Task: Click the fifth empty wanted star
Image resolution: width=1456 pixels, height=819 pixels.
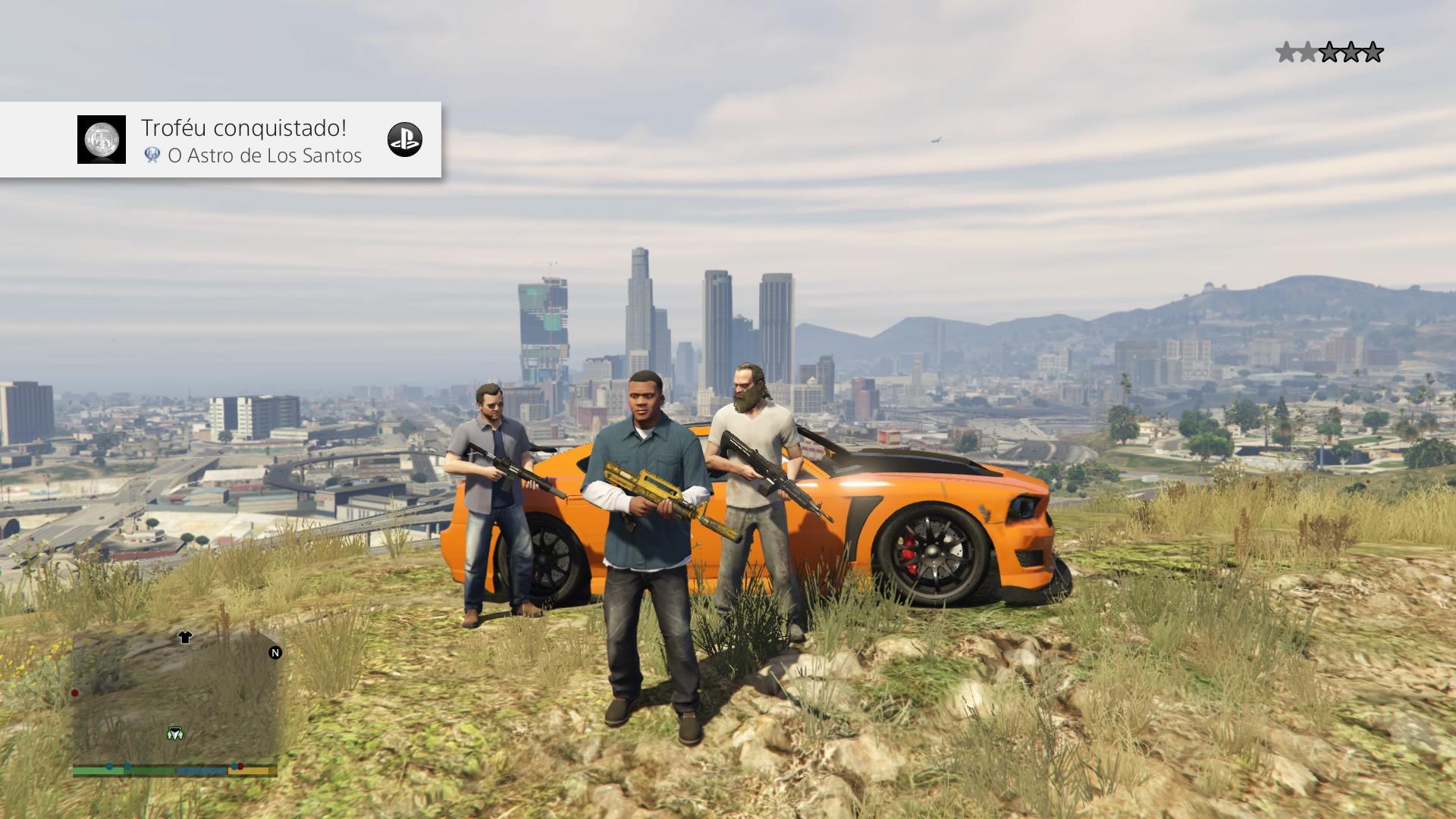Action: (1373, 52)
